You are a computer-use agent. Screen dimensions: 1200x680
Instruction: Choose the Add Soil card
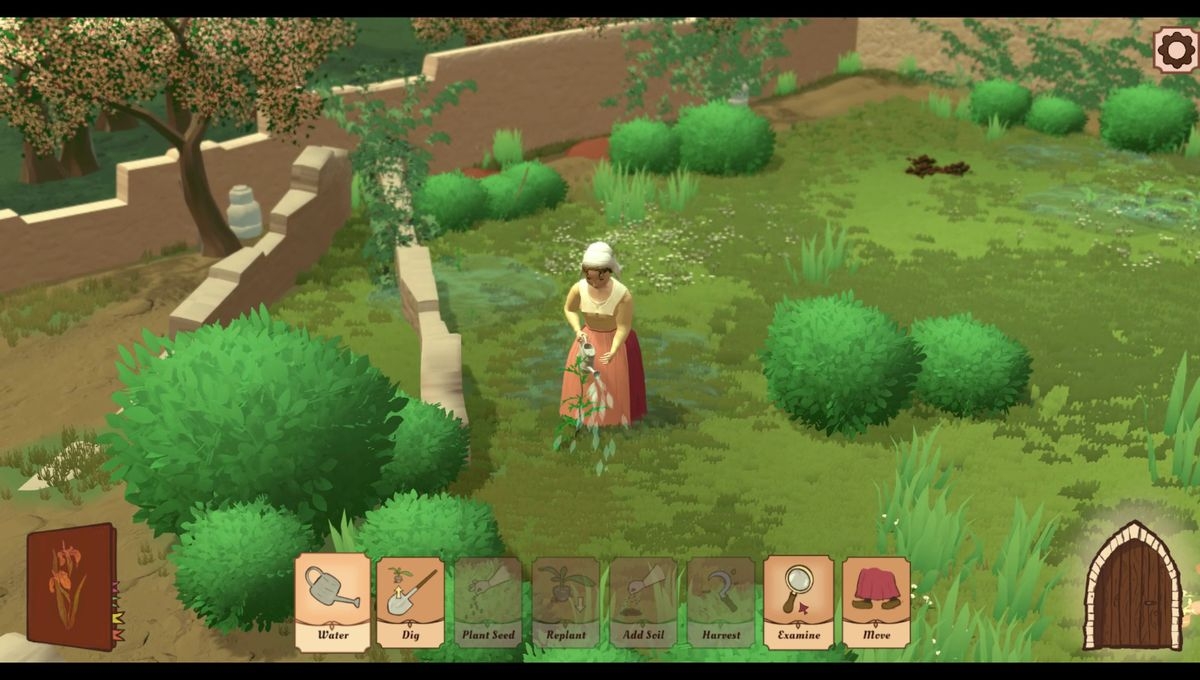[643, 602]
